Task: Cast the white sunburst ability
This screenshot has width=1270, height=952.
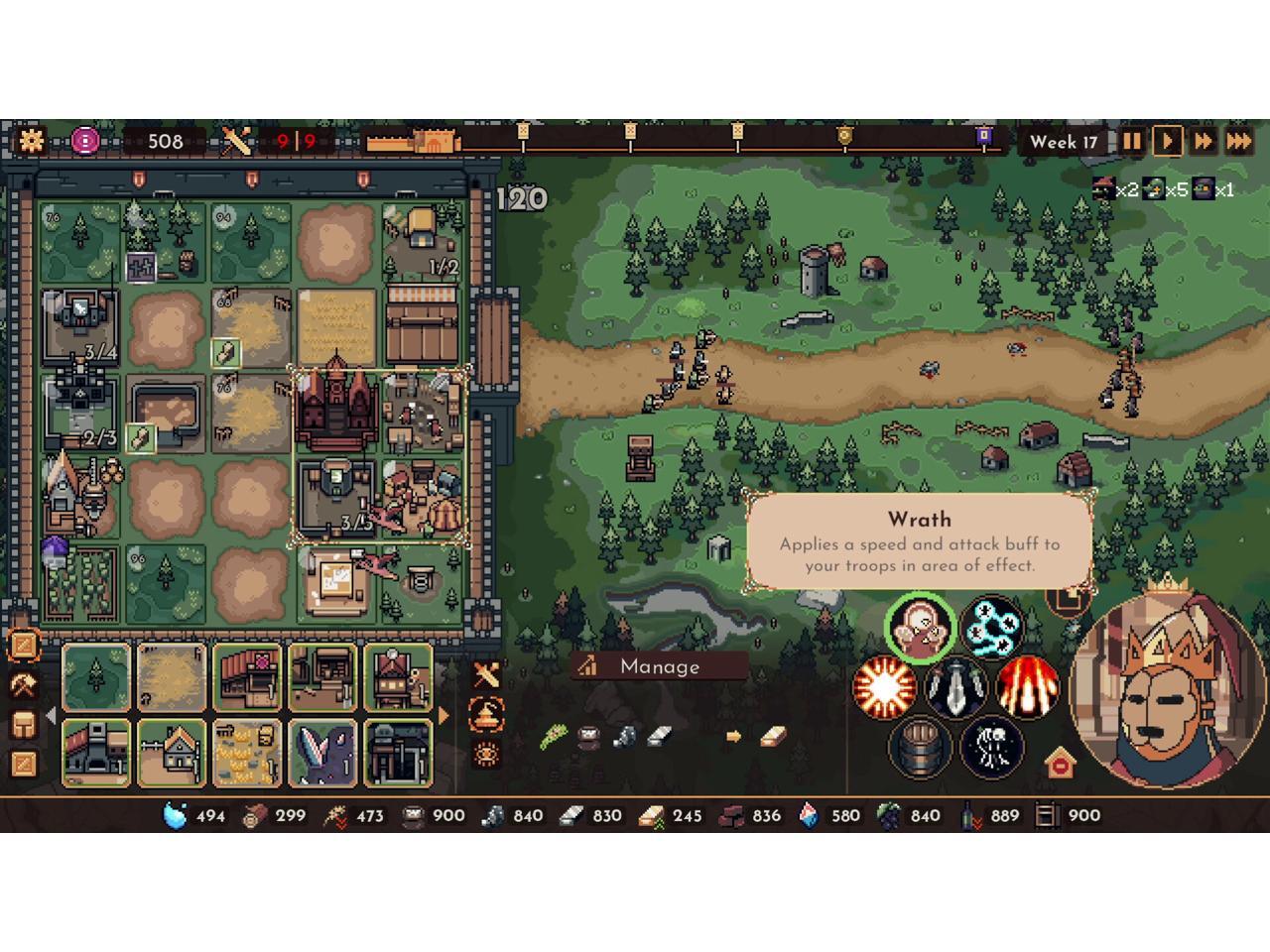Action: click(884, 687)
